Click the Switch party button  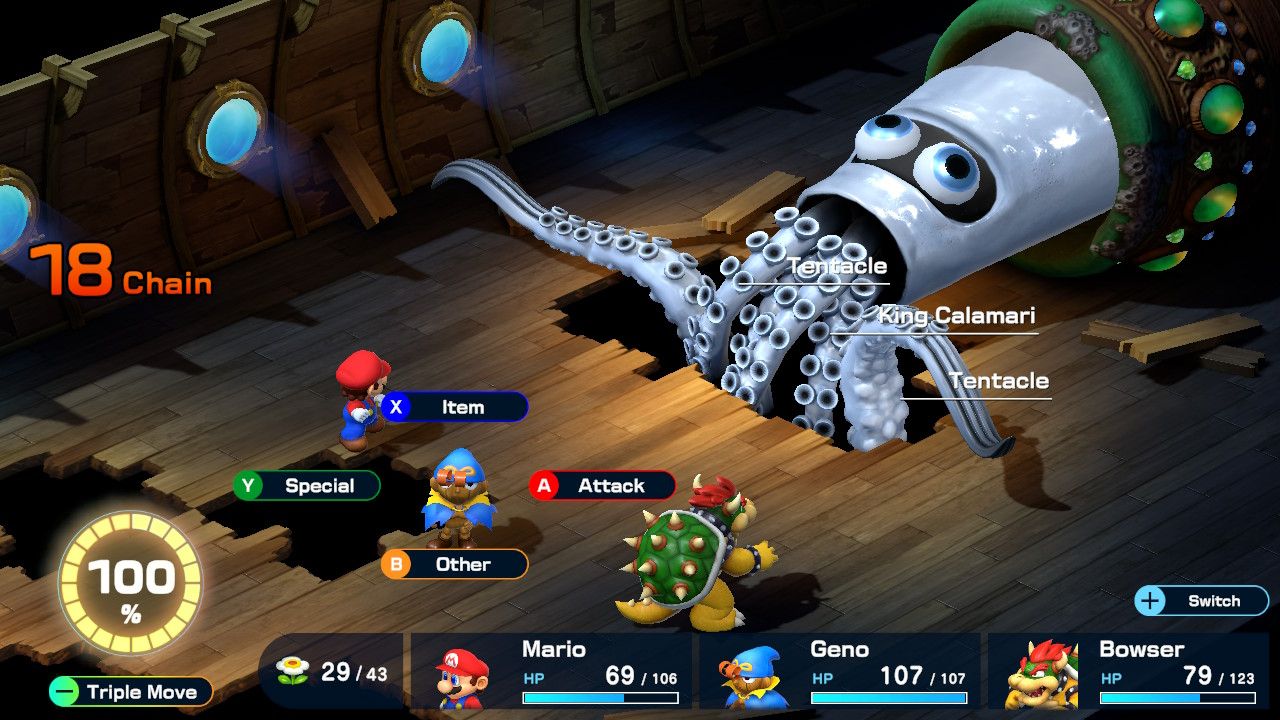1201,601
